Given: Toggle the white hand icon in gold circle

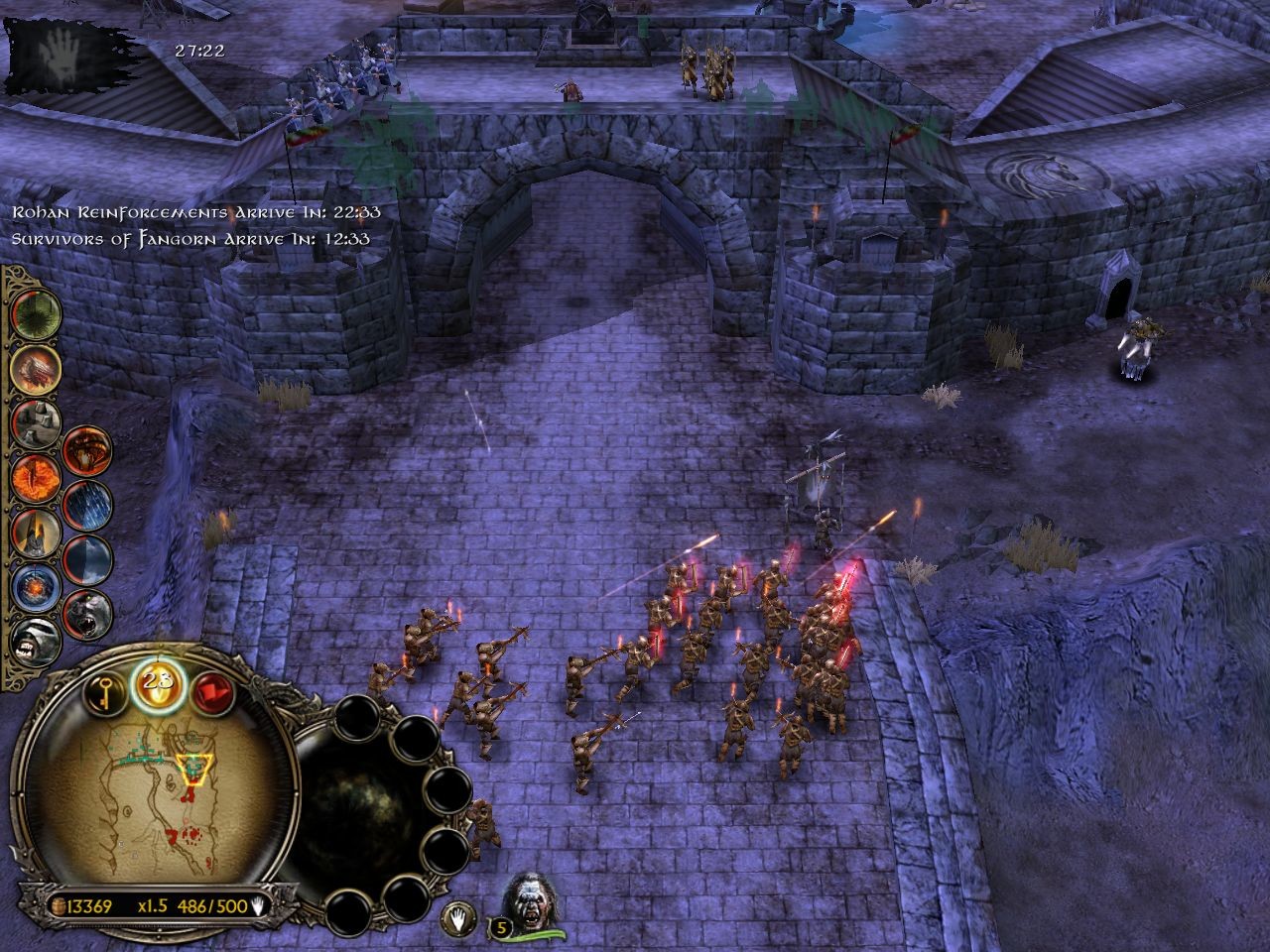Looking at the screenshot, I should click(x=459, y=917).
